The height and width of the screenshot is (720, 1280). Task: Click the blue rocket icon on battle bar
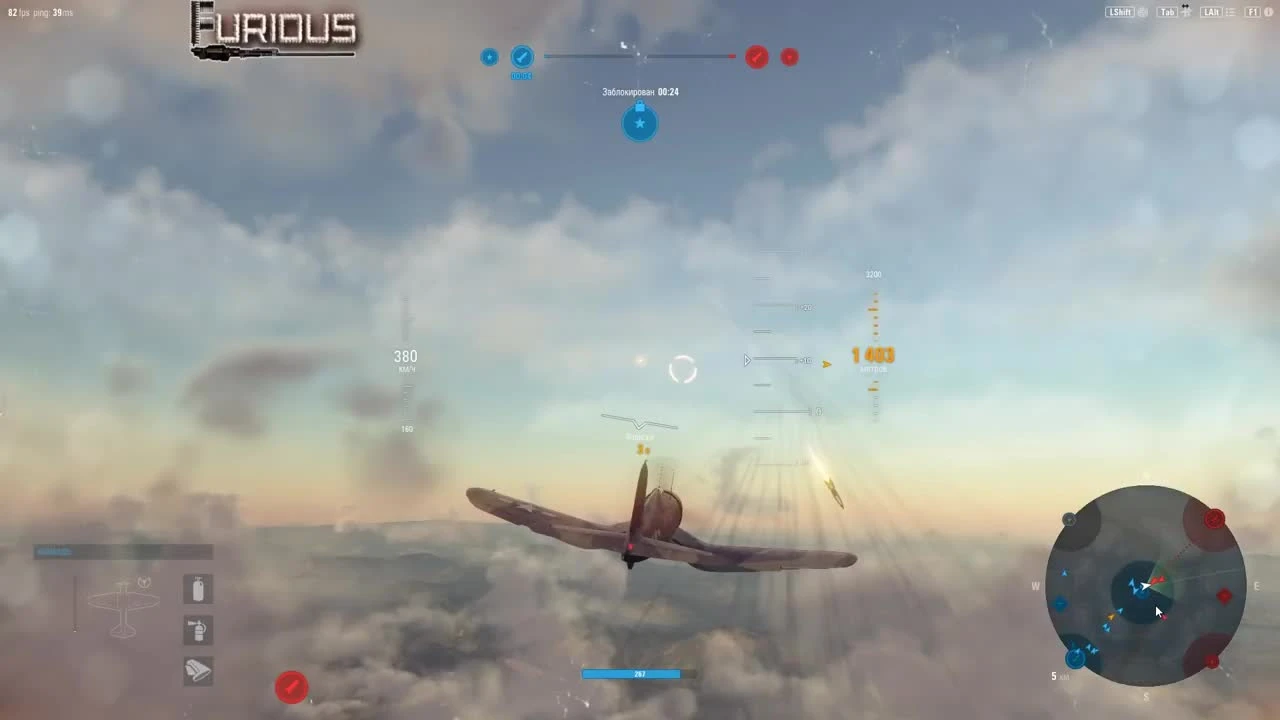coord(522,57)
